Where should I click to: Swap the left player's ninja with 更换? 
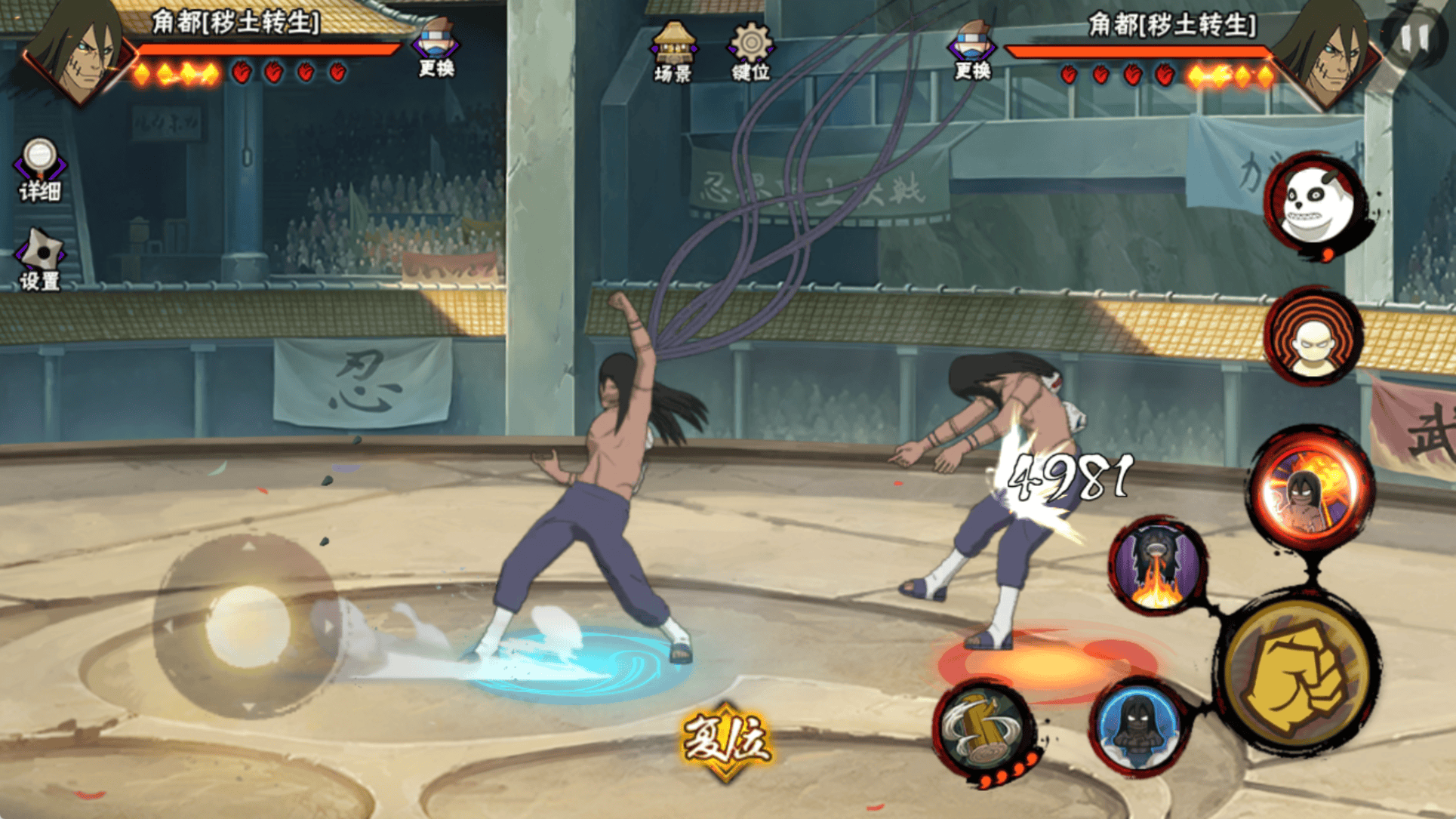coord(436,48)
